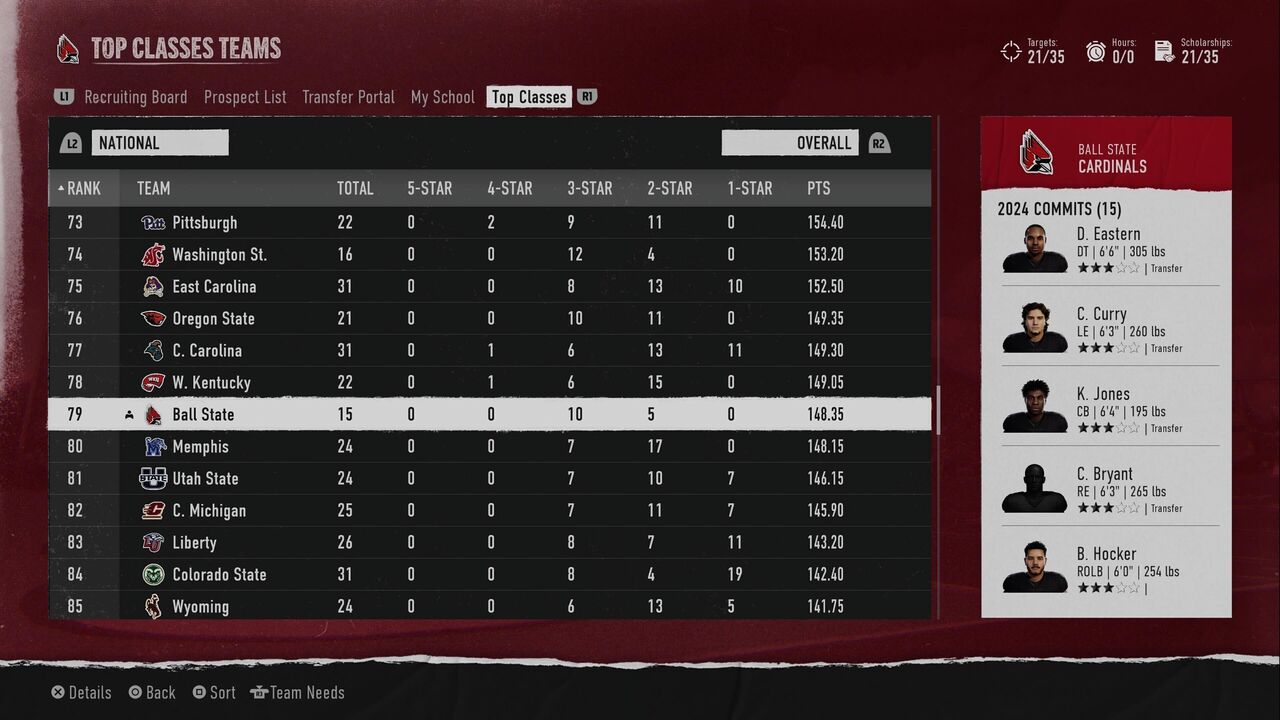Open the National filter dropdown
This screenshot has width=1280, height=720.
coord(160,143)
